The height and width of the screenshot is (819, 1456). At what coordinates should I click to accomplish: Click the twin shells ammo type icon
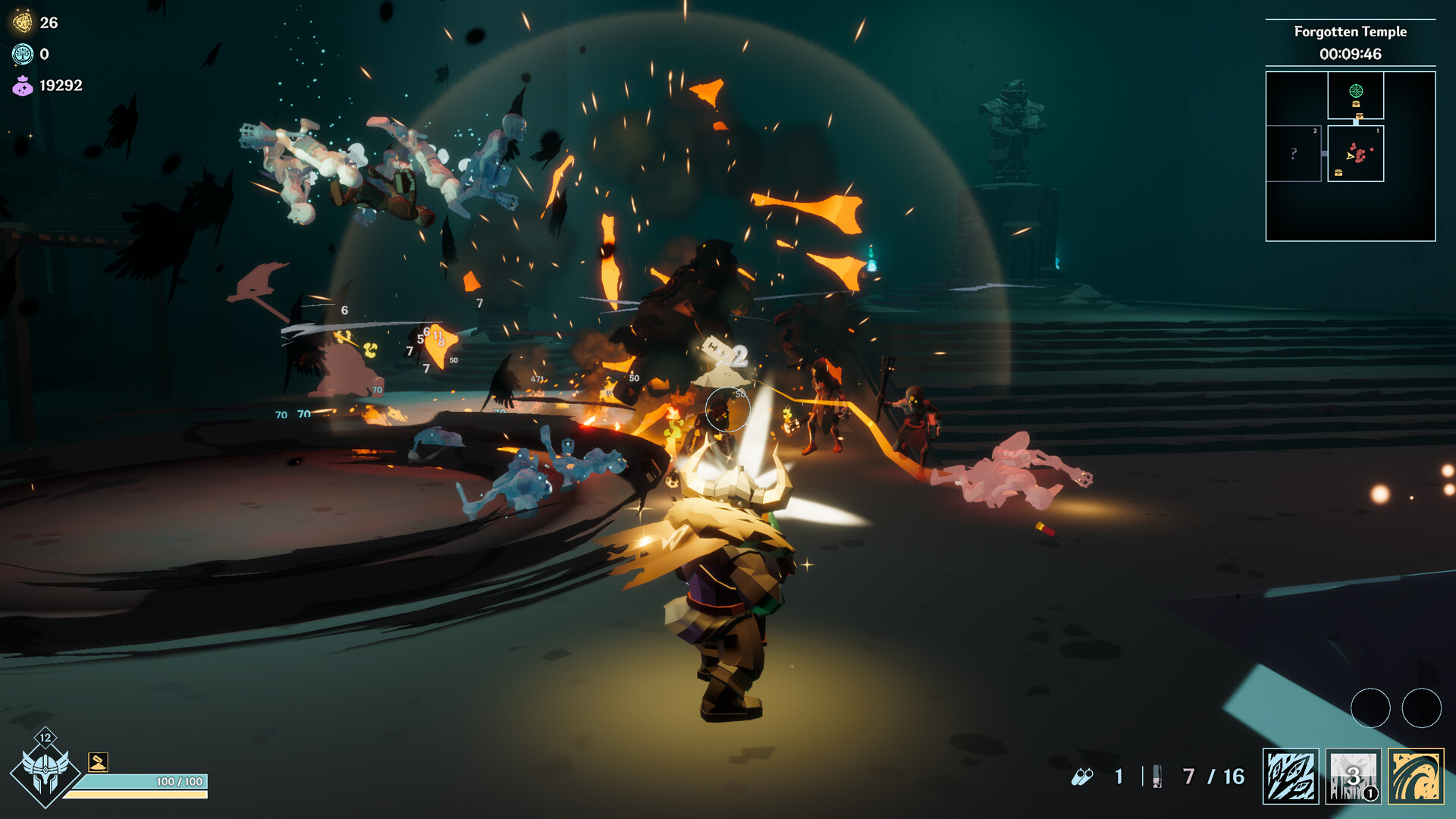tap(1082, 777)
